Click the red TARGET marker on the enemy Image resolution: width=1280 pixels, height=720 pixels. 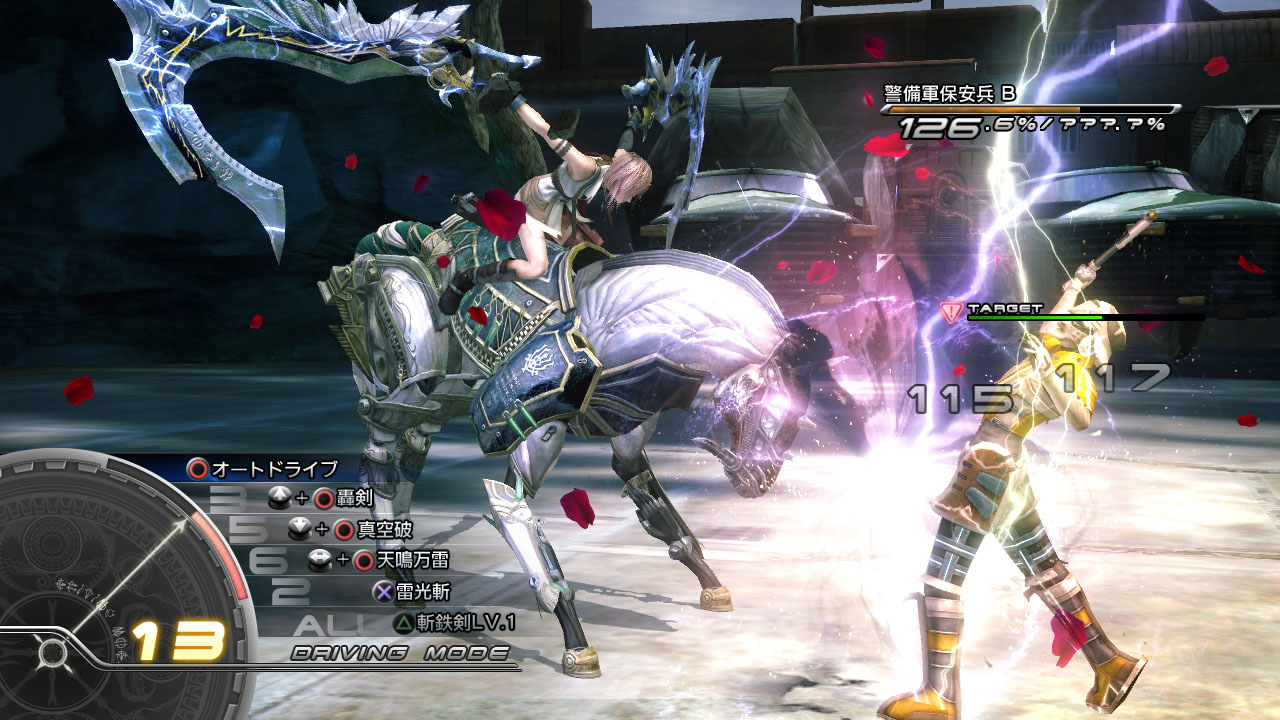(x=951, y=312)
